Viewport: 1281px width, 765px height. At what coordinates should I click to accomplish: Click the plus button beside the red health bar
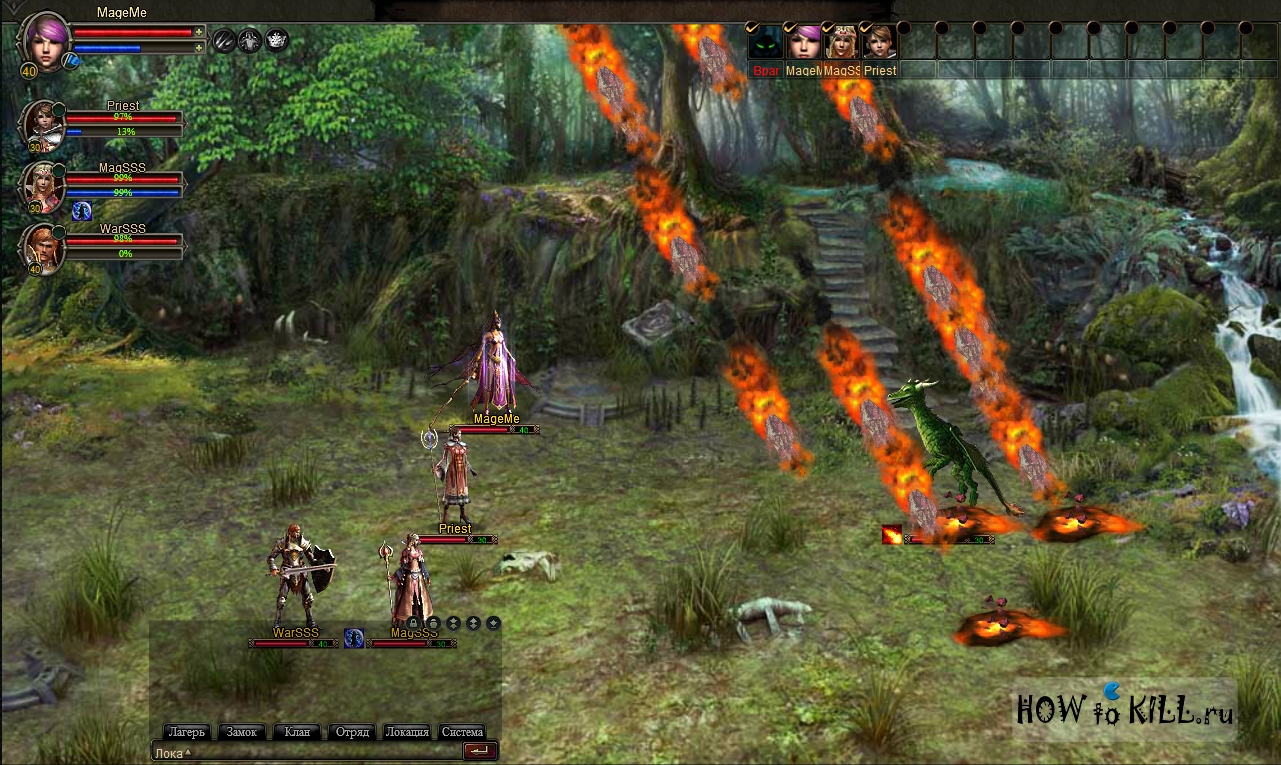[199, 32]
